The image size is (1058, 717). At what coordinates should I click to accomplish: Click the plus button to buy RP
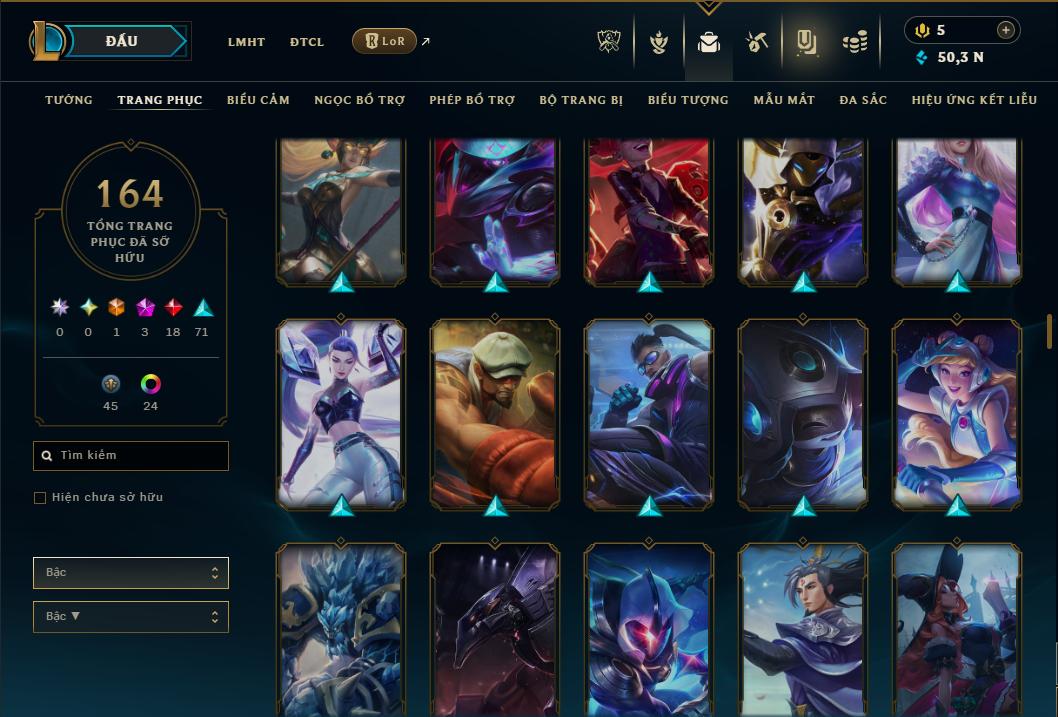[1005, 30]
